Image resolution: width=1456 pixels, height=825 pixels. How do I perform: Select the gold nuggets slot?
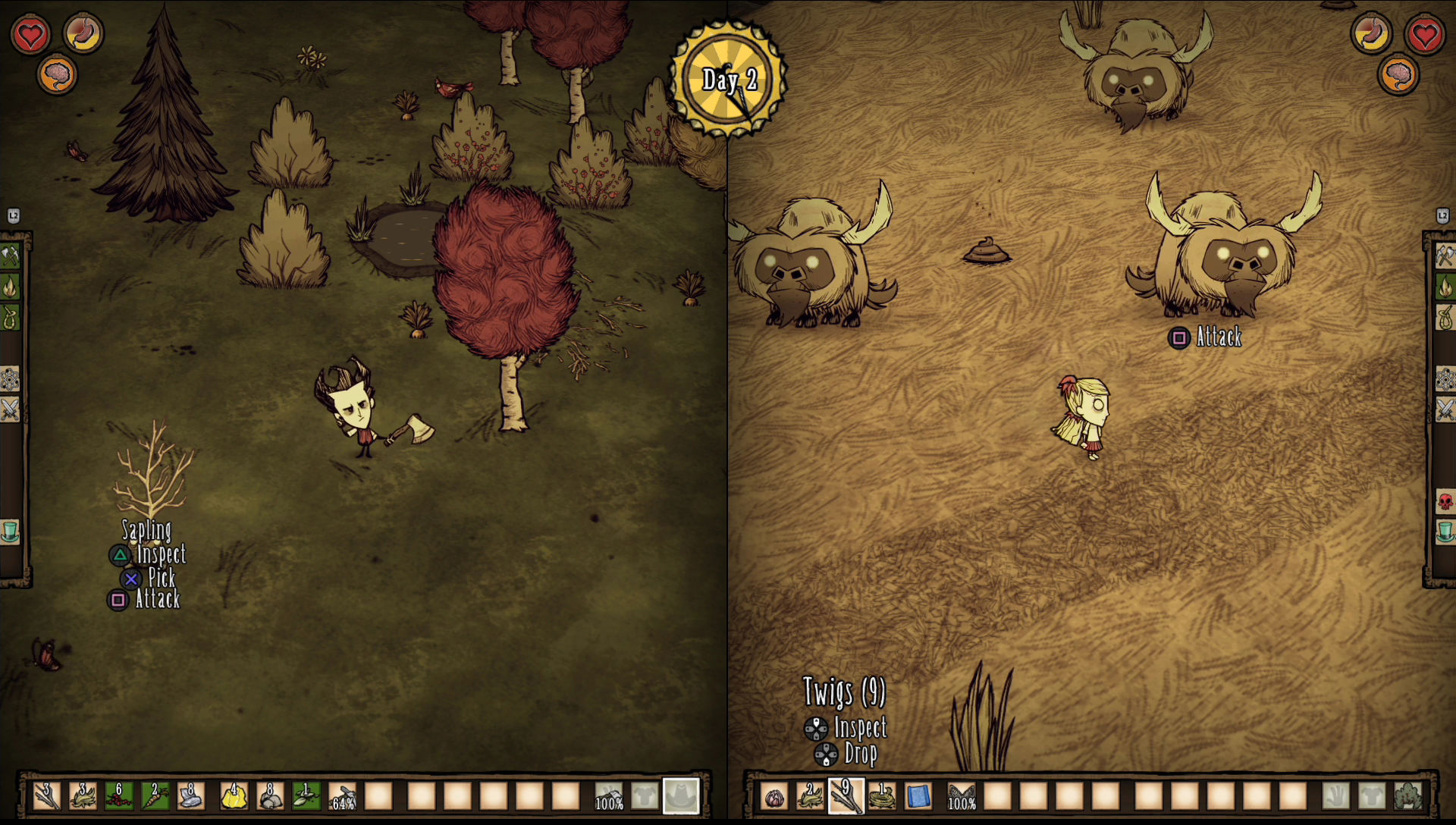pyautogui.click(x=234, y=796)
